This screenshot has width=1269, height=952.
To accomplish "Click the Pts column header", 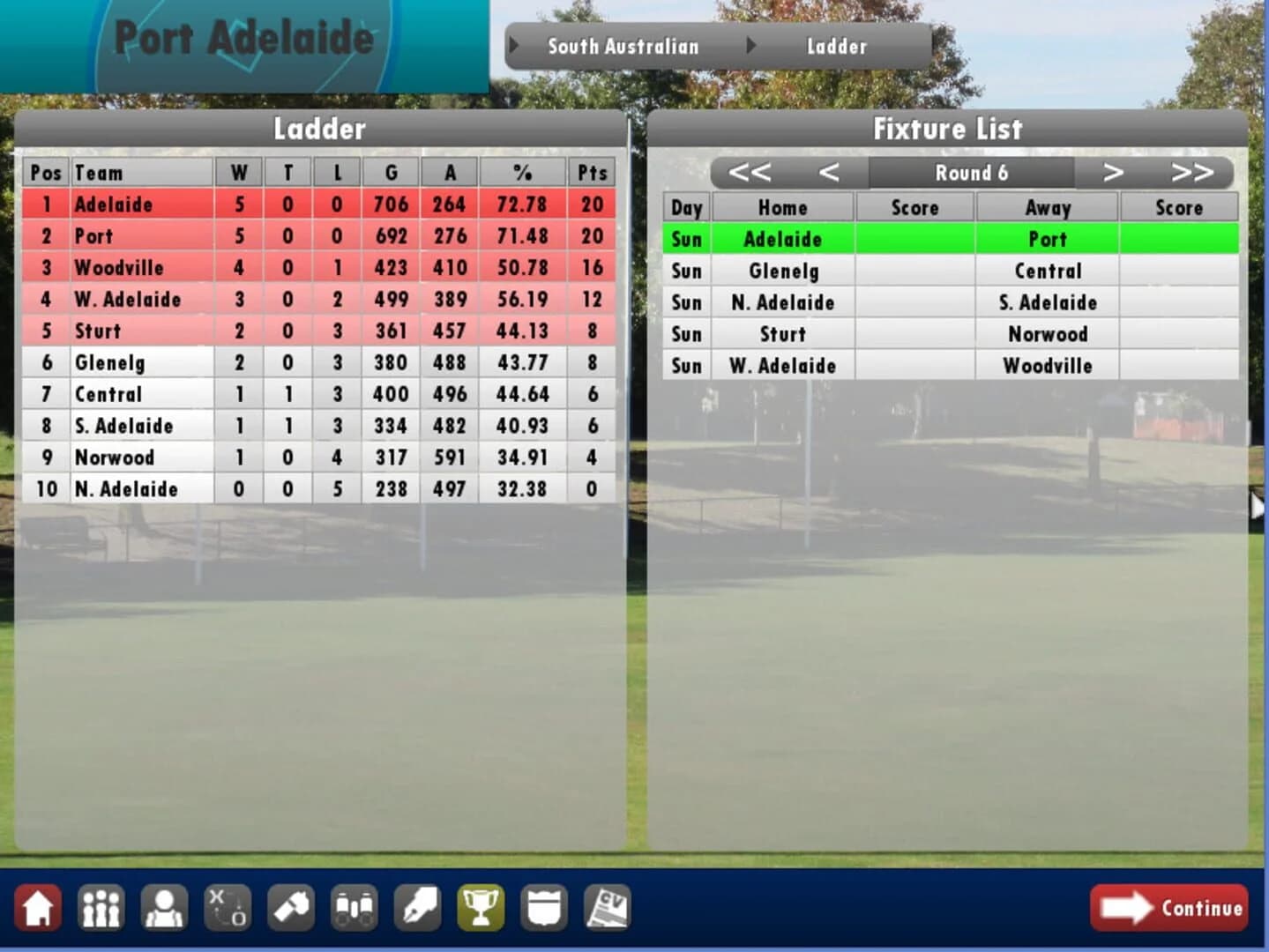I will (x=591, y=173).
